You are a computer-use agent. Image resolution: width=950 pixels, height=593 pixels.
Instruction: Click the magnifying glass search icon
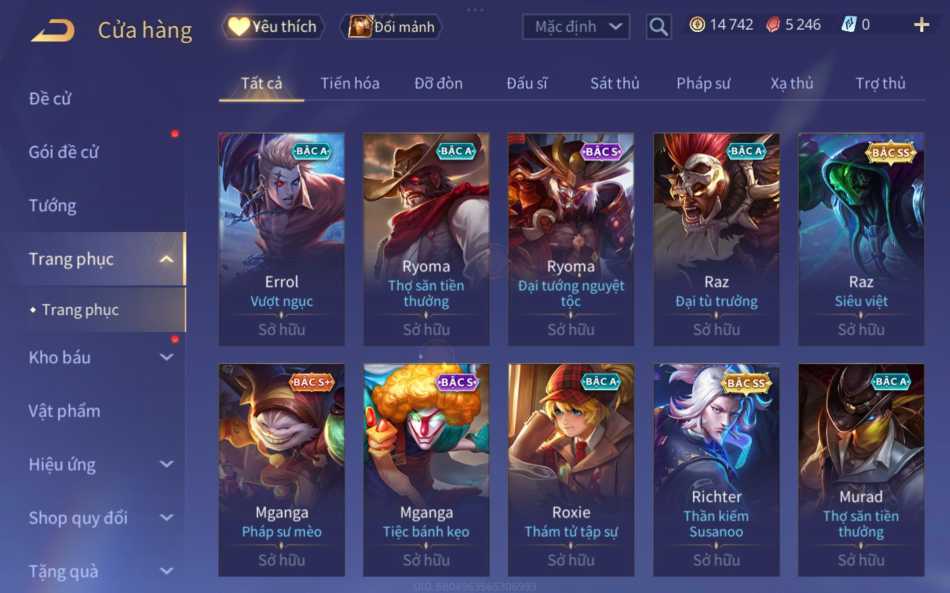pyautogui.click(x=658, y=27)
